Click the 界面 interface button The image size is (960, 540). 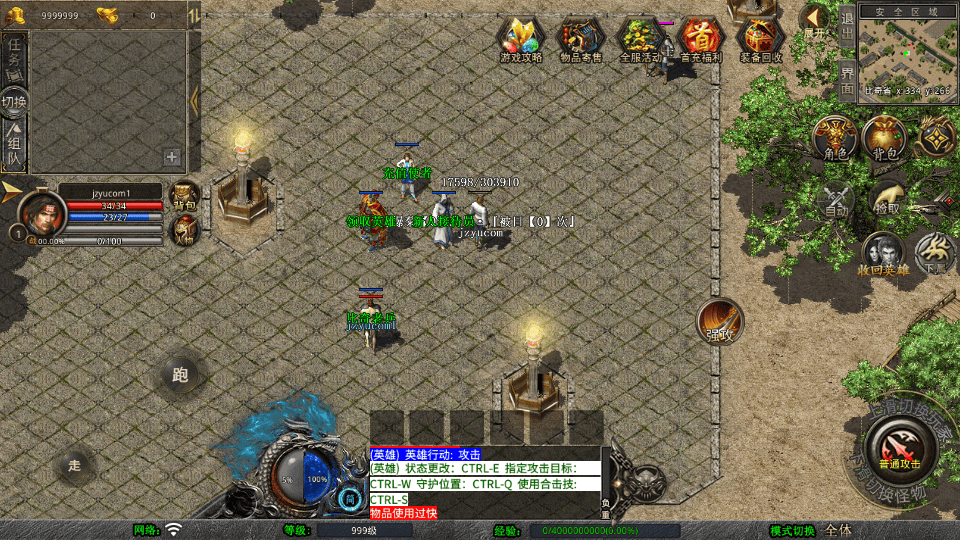click(x=847, y=80)
